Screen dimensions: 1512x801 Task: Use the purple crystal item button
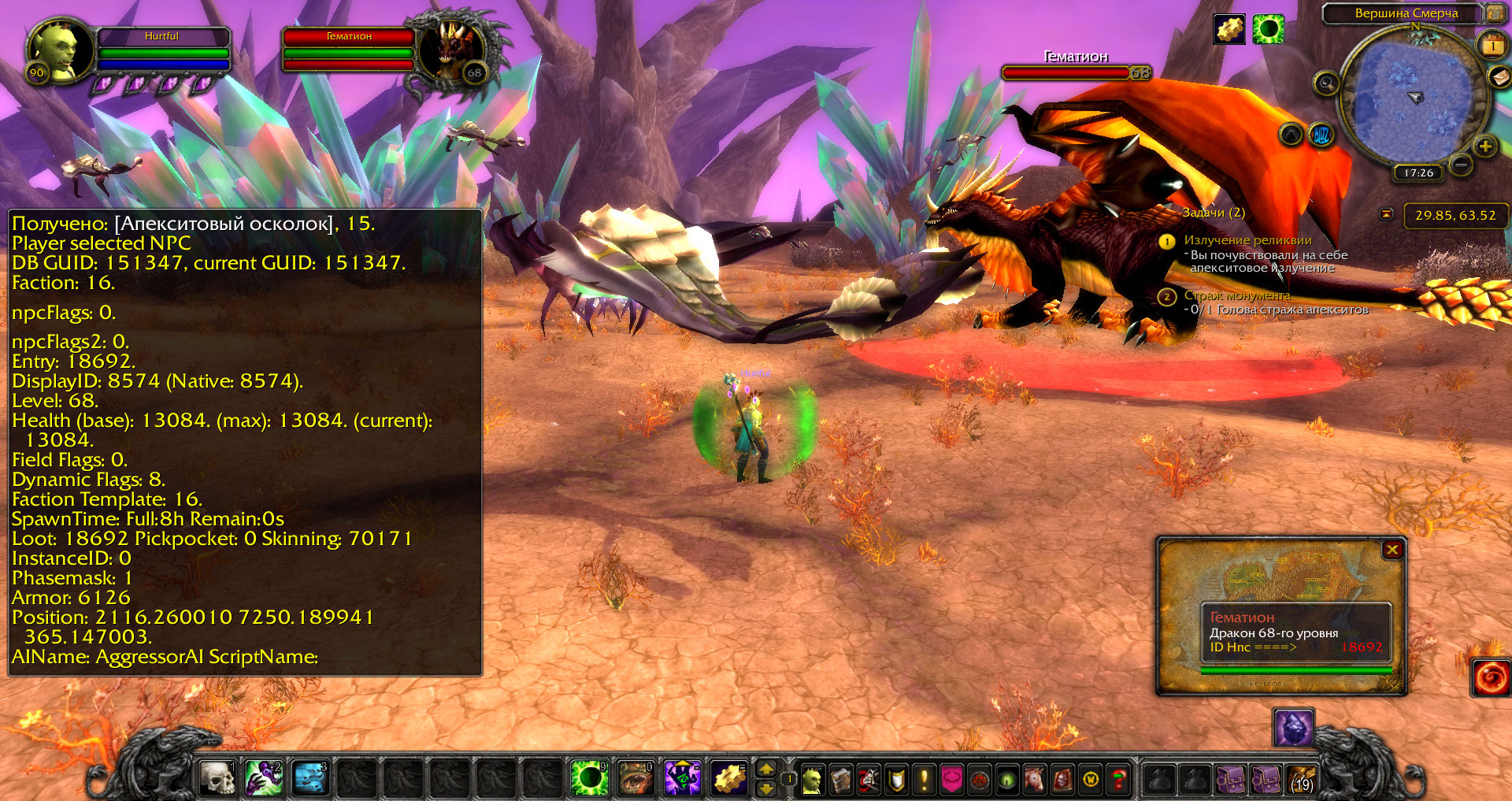[x=1293, y=729]
